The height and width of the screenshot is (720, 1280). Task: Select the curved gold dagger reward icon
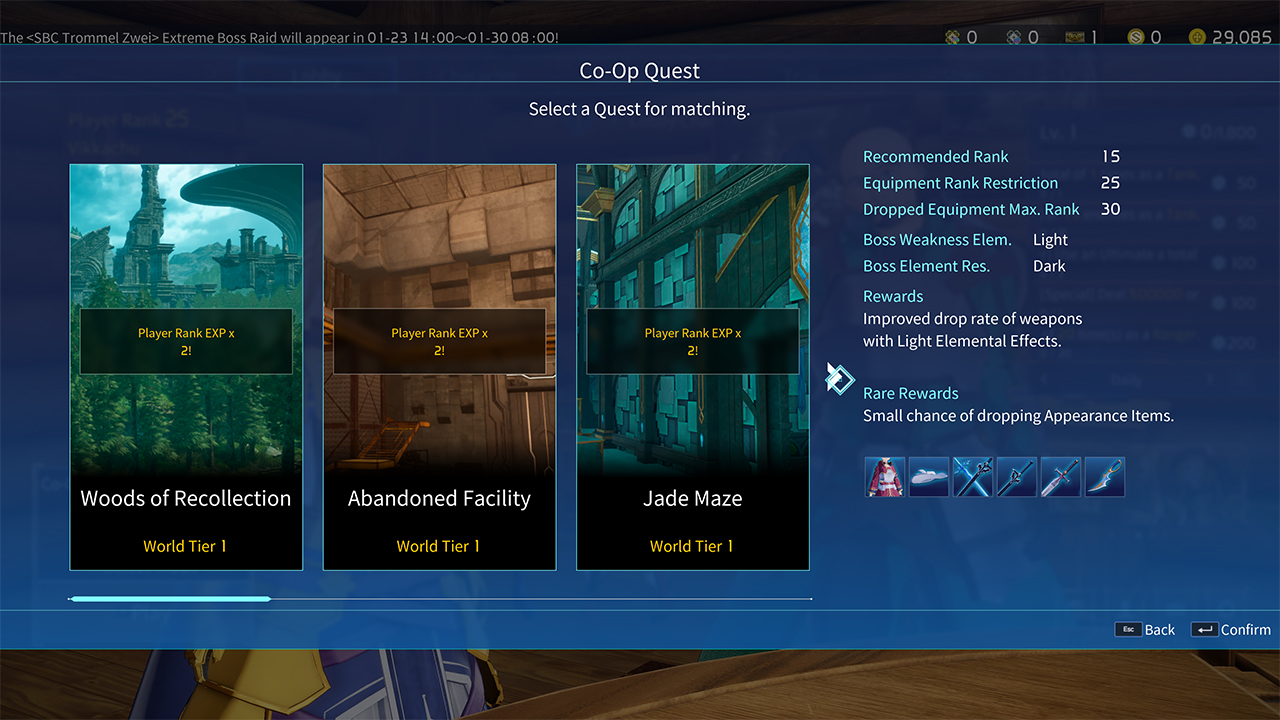(1105, 477)
